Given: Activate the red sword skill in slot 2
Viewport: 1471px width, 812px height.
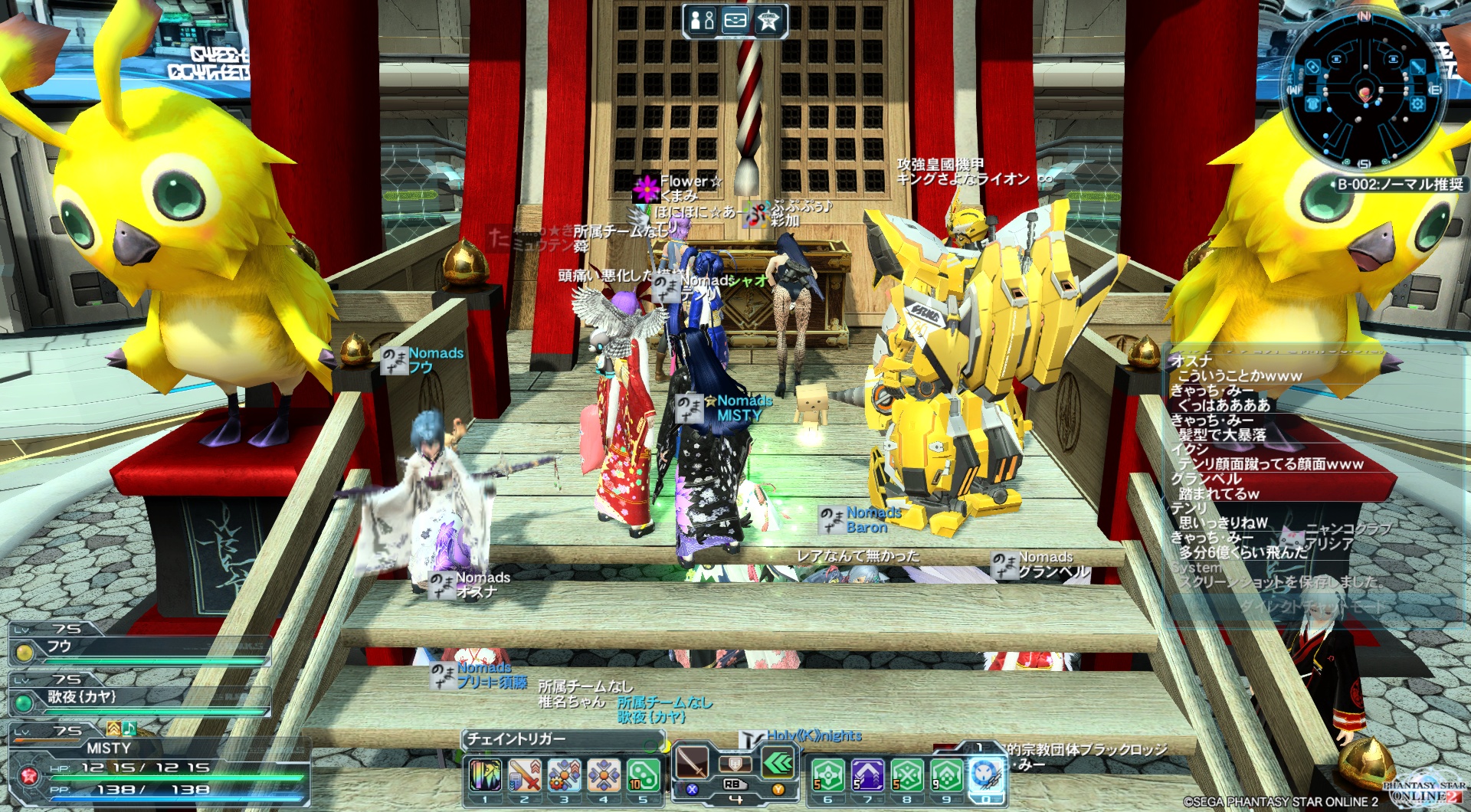Looking at the screenshot, I should (525, 775).
